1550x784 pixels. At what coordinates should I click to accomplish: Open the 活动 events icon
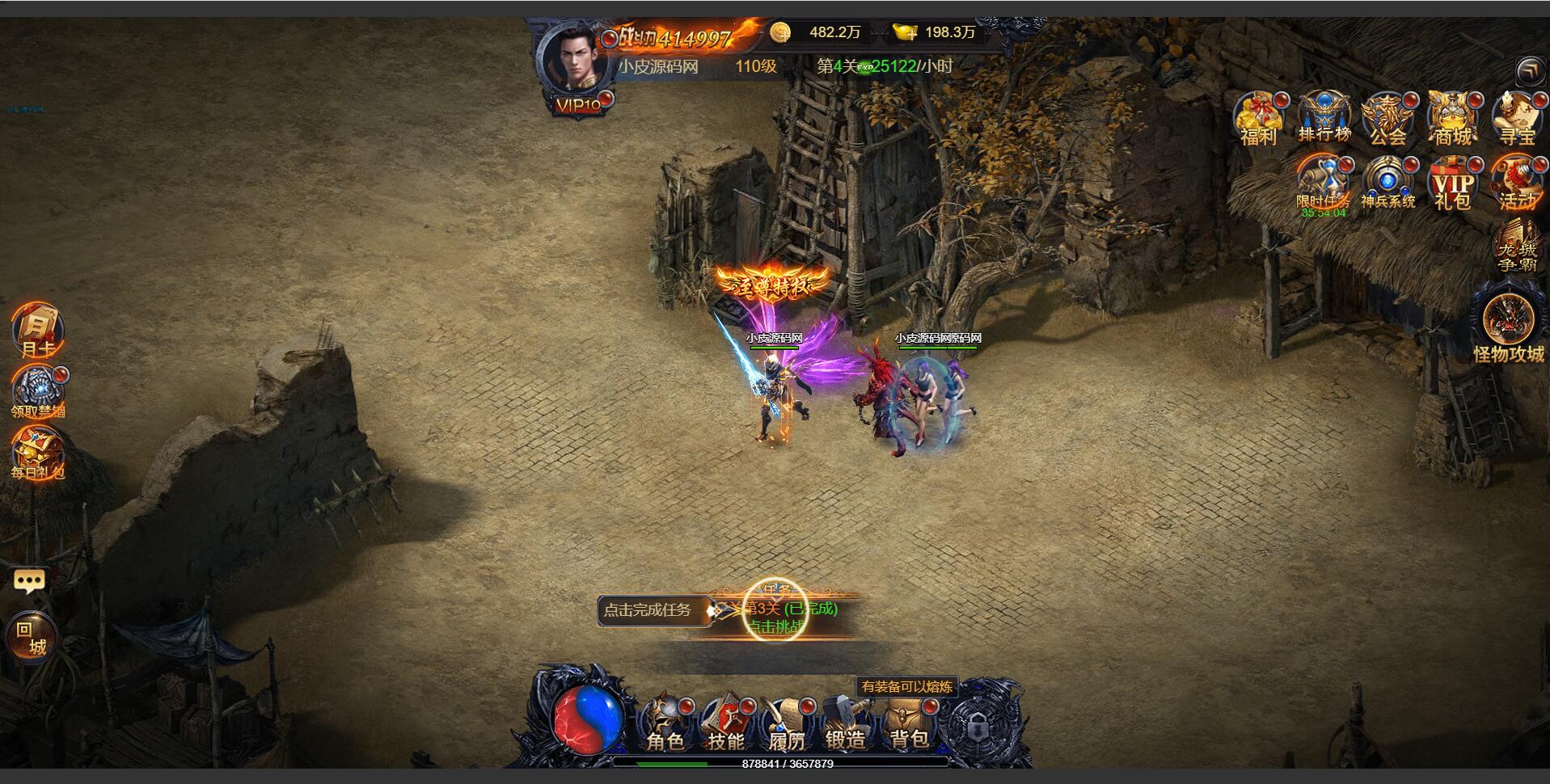(x=1516, y=183)
